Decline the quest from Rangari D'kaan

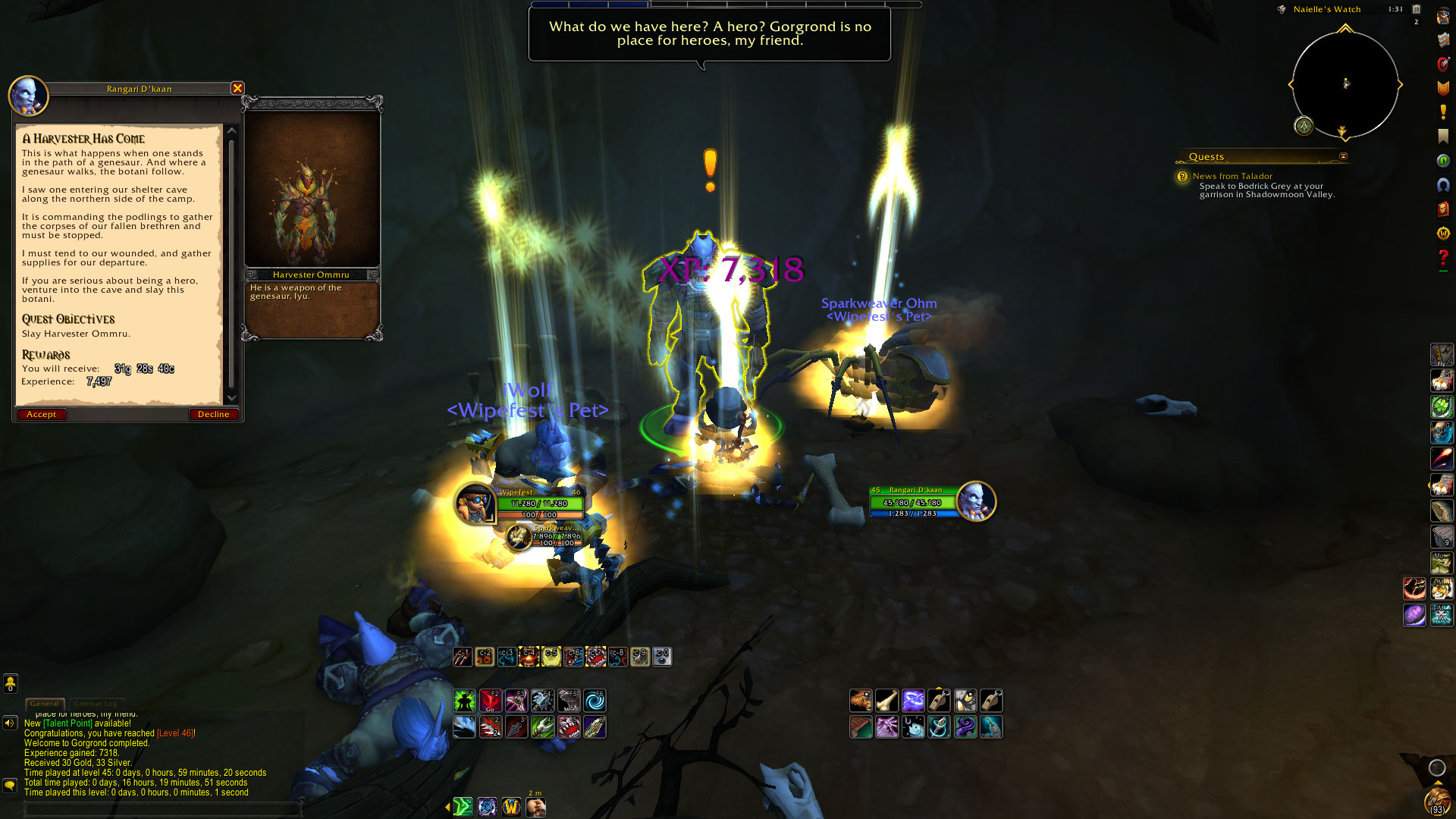(x=213, y=414)
